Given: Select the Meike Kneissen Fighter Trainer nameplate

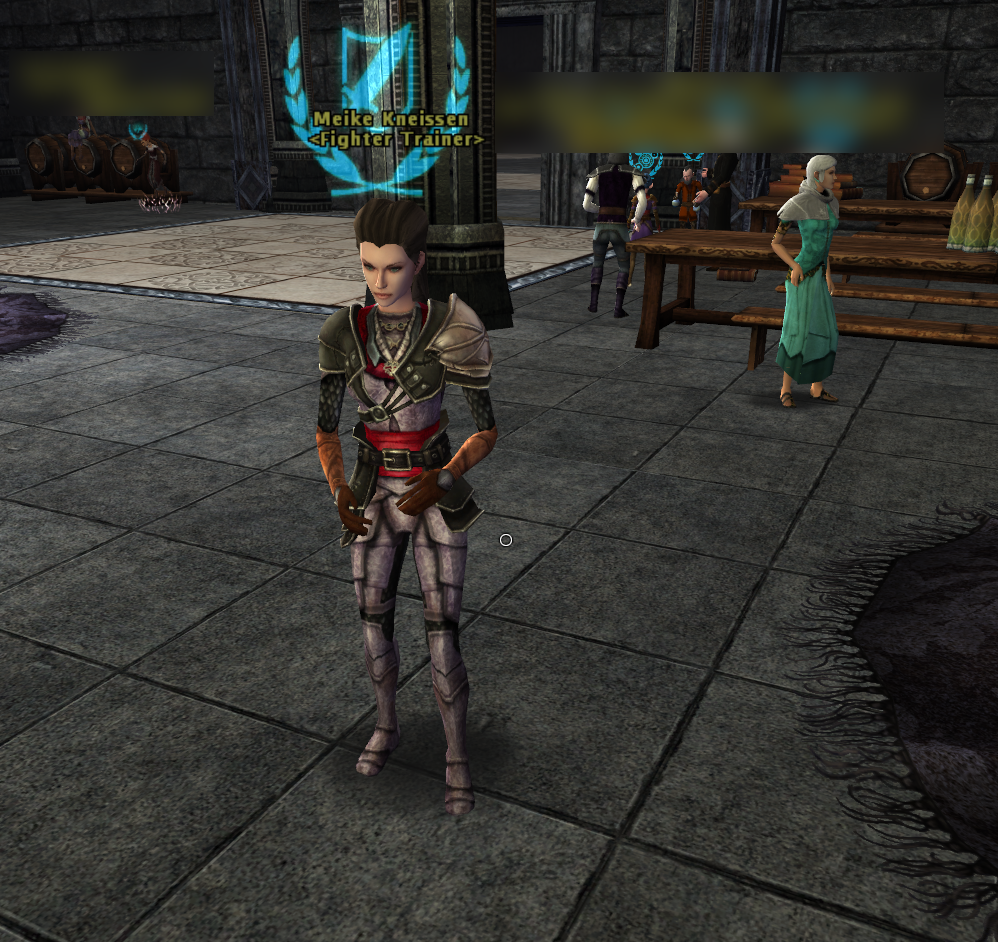Looking at the screenshot, I should point(396,129).
